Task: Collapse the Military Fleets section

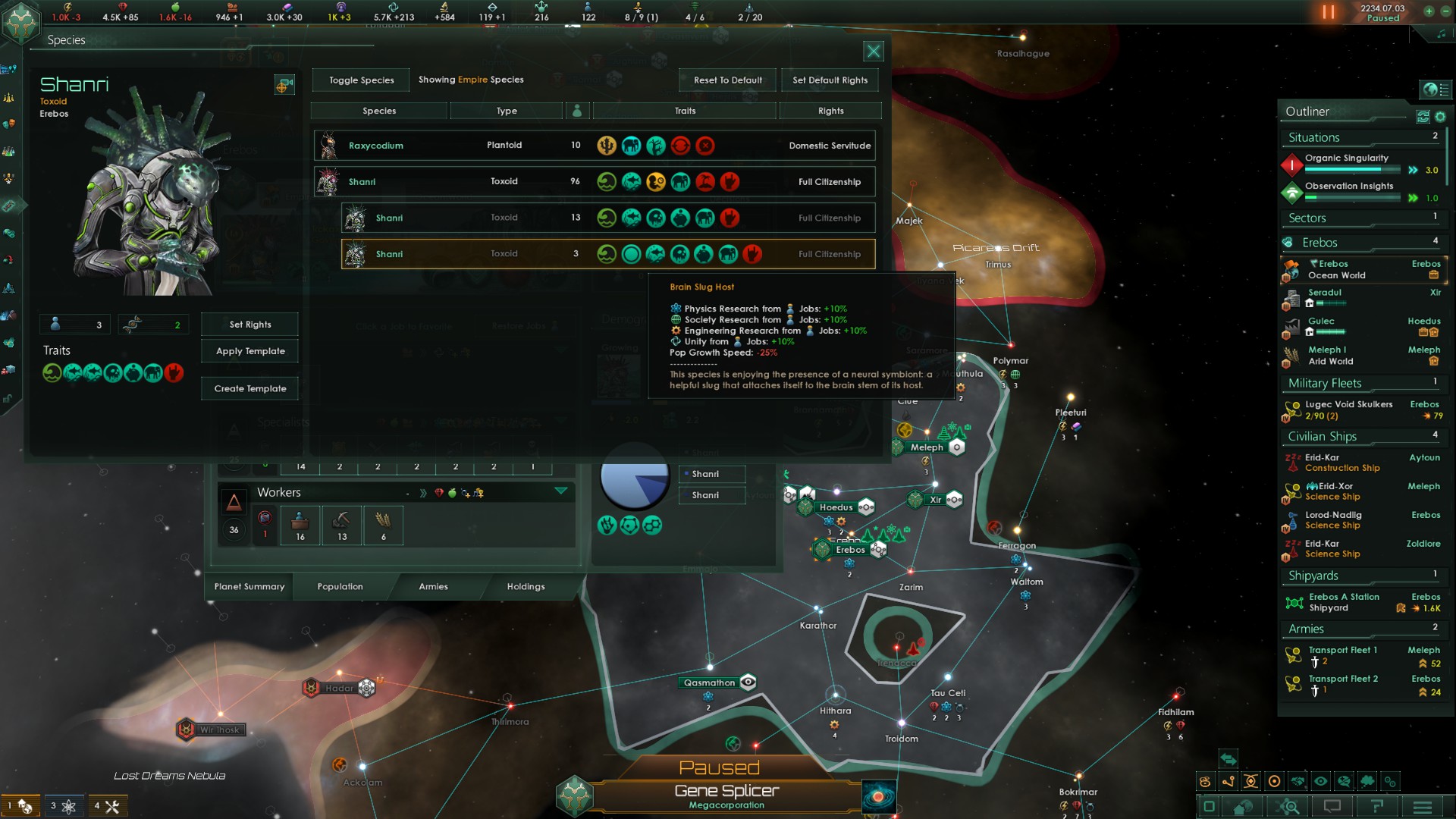Action: [1324, 383]
